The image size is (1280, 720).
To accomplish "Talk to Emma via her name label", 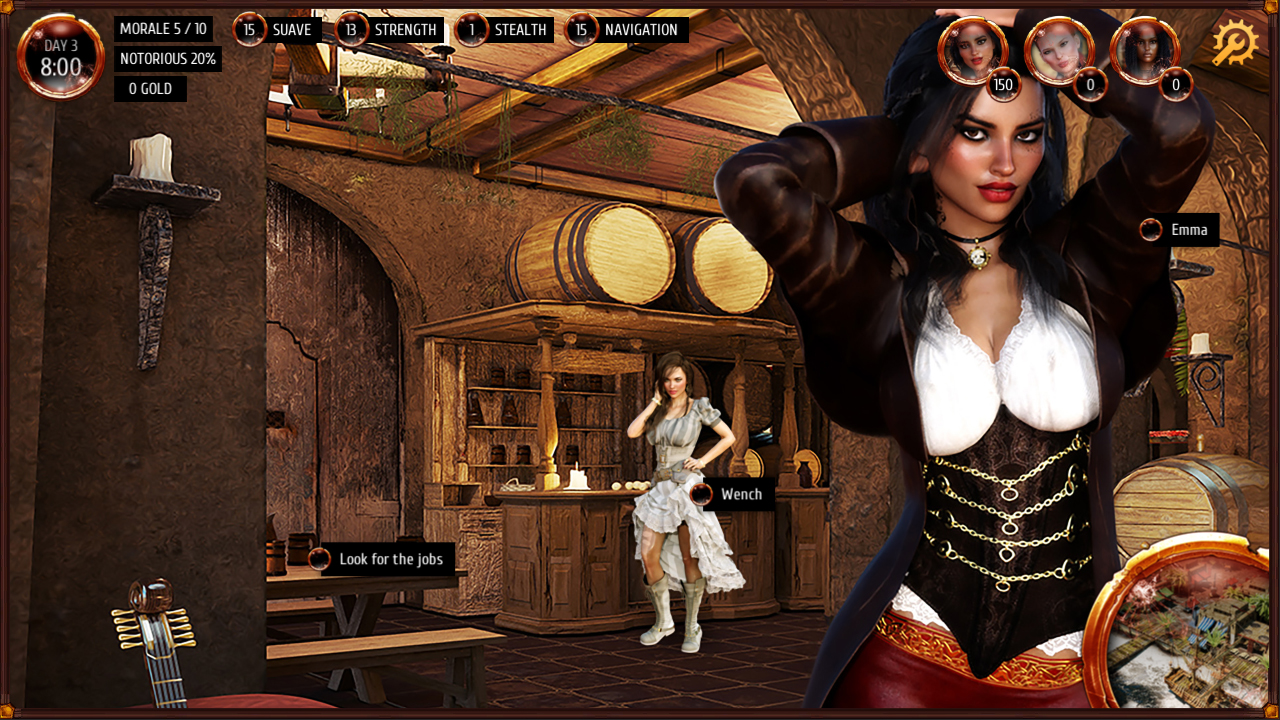I will (1178, 230).
